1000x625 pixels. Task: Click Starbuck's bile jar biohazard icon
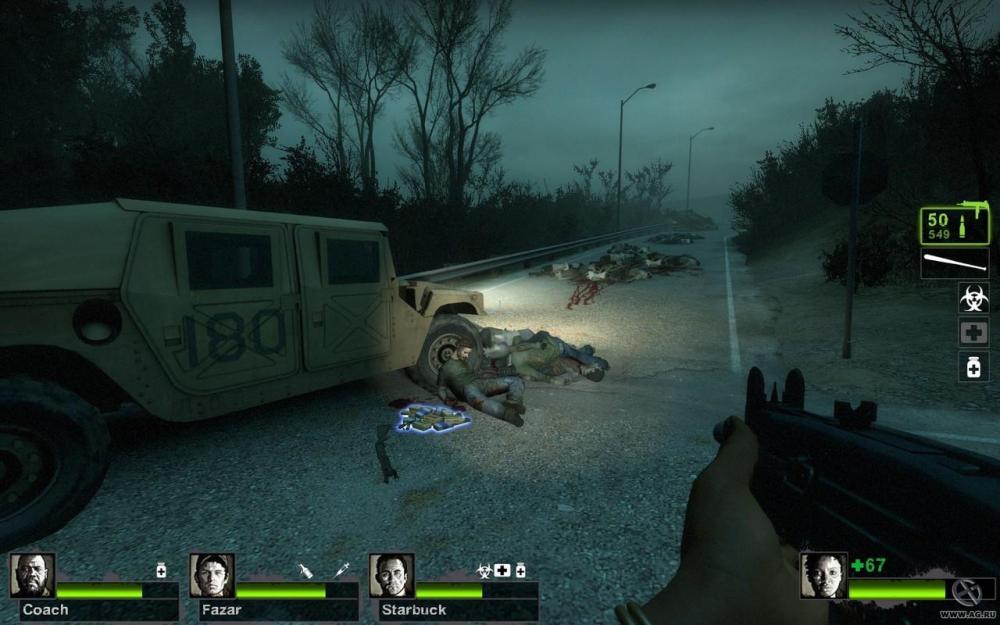pos(484,570)
